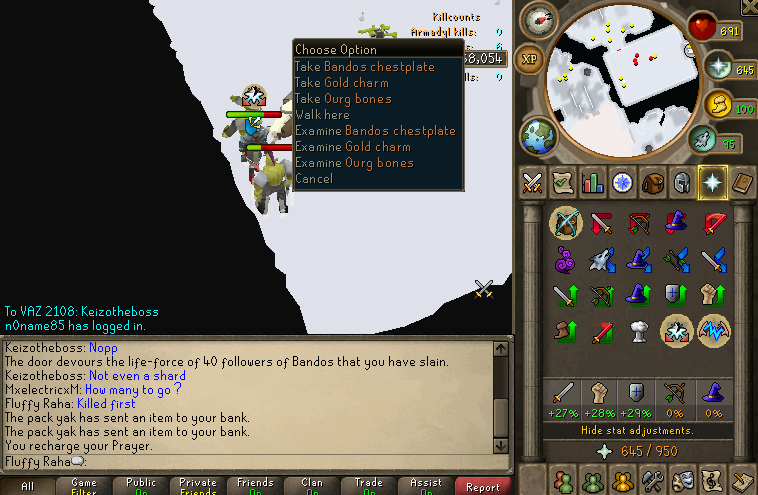Open the Clan chat filter
This screenshot has height=495, width=758.
[x=312, y=486]
